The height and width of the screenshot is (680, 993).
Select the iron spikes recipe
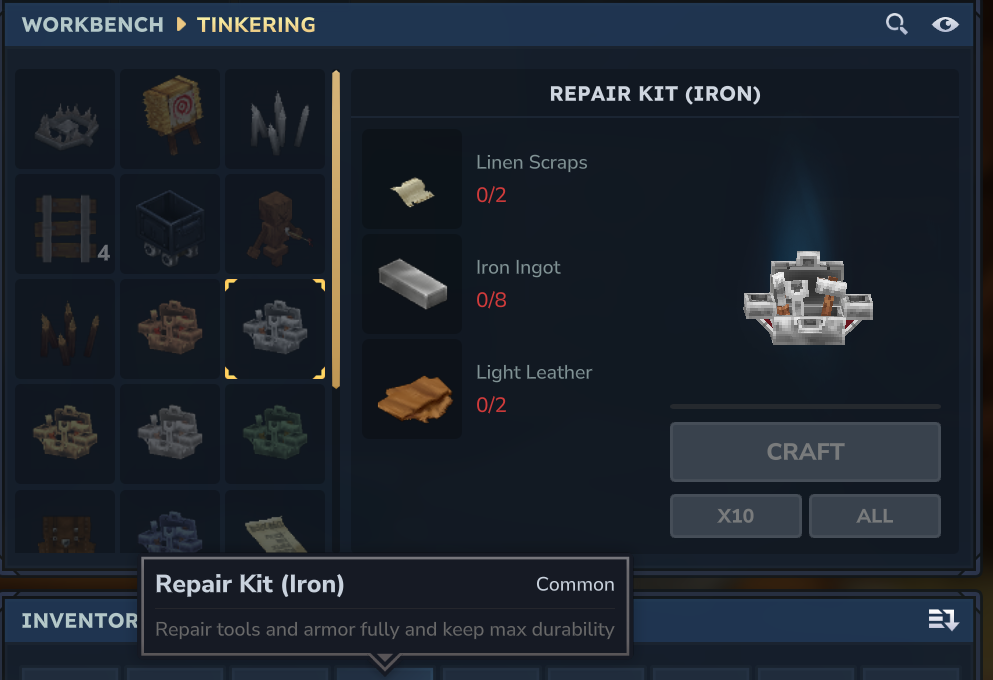(275, 119)
